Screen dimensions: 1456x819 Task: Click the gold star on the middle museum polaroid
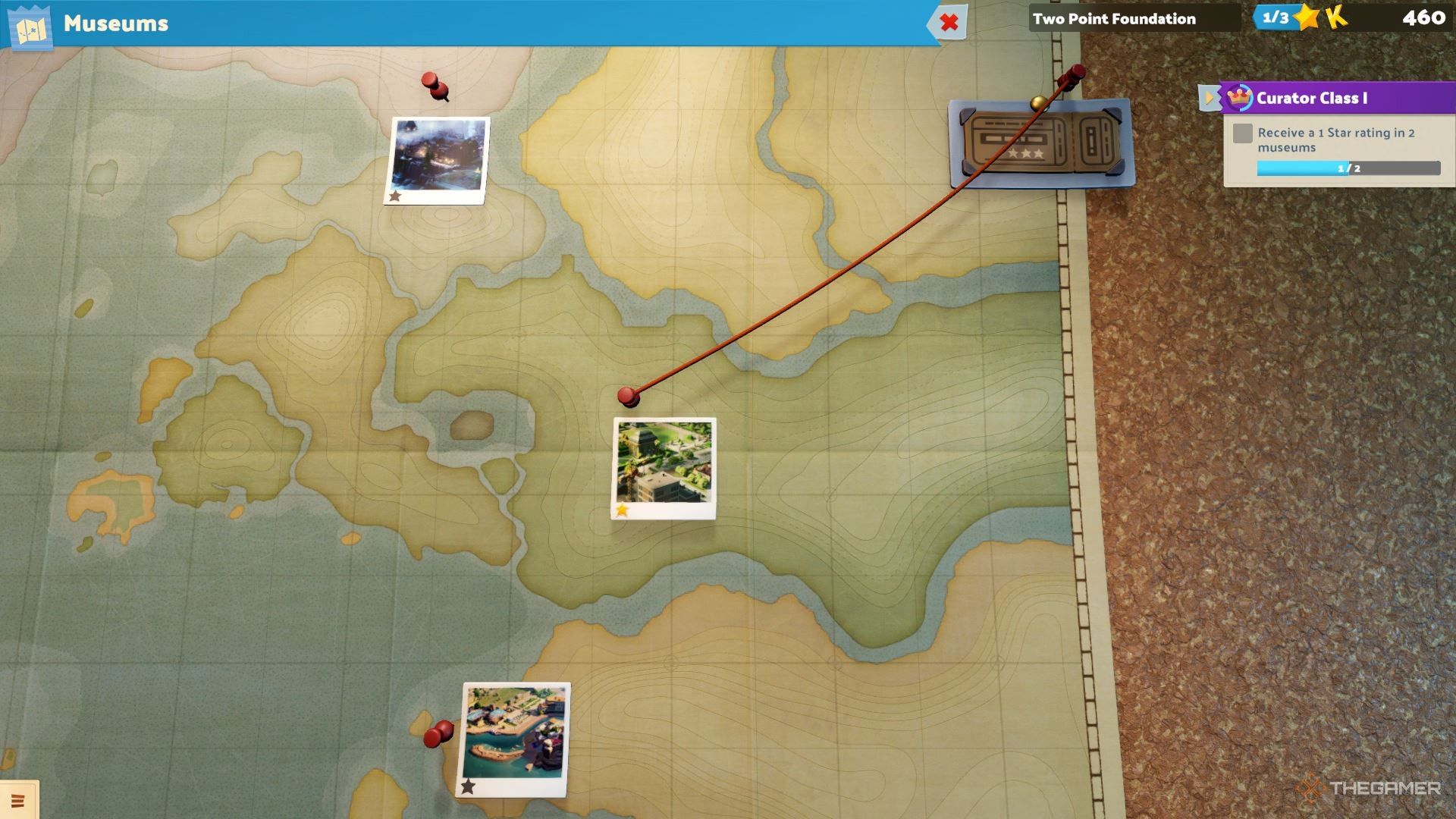622,511
